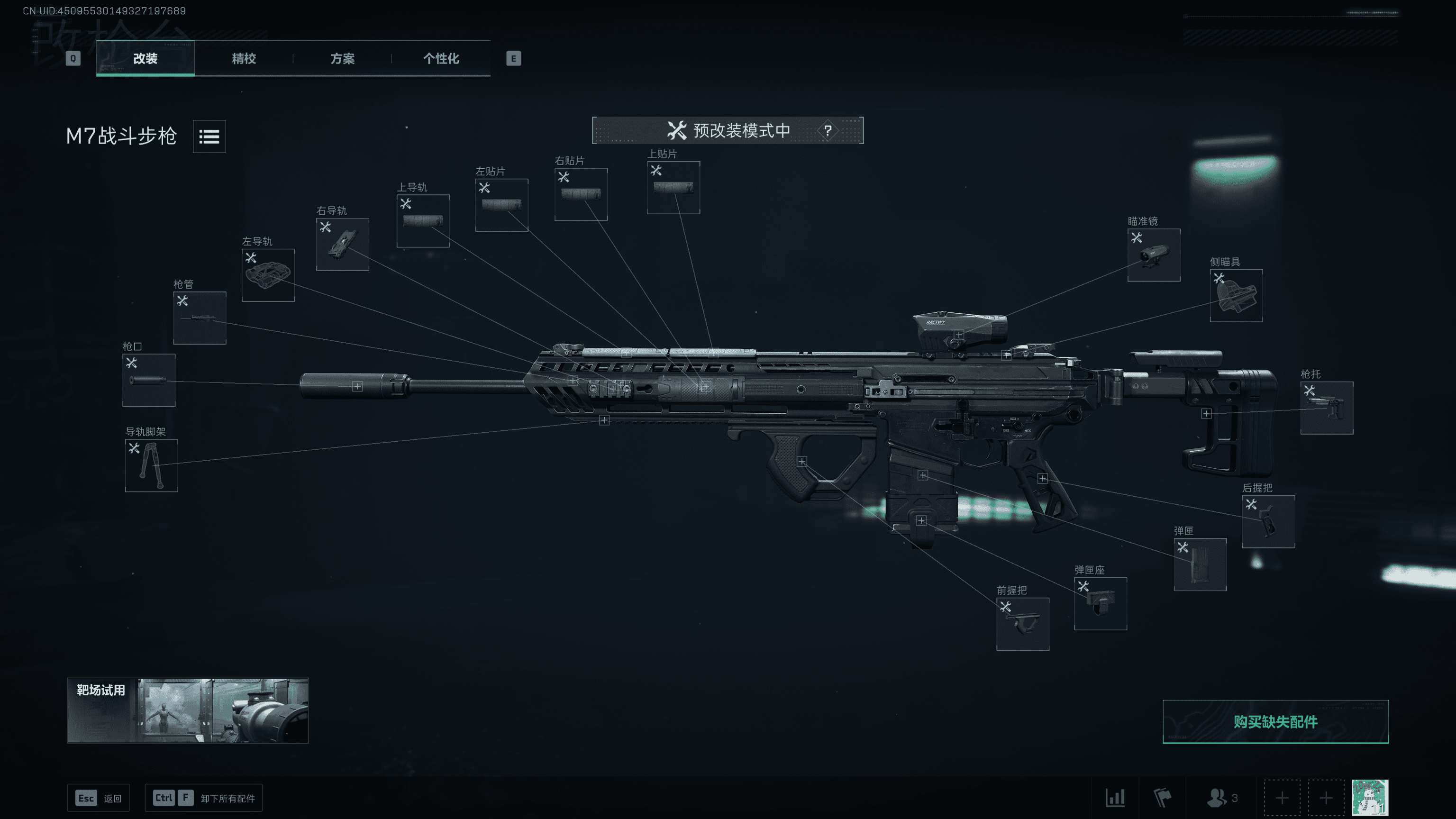Switch to the 精校 tab
The height and width of the screenshot is (819, 1456).
pyautogui.click(x=244, y=58)
